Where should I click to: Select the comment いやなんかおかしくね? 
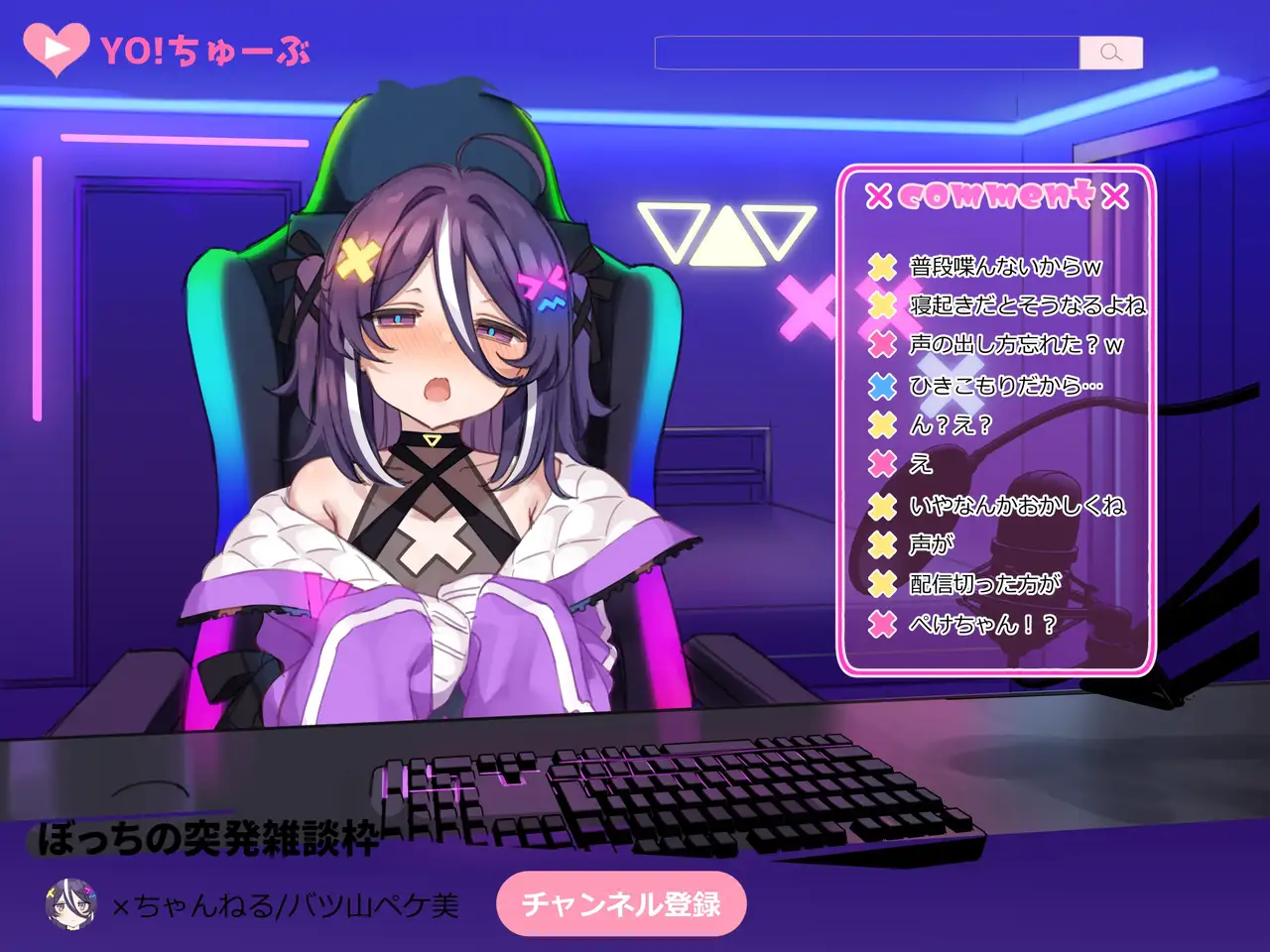[1017, 506]
